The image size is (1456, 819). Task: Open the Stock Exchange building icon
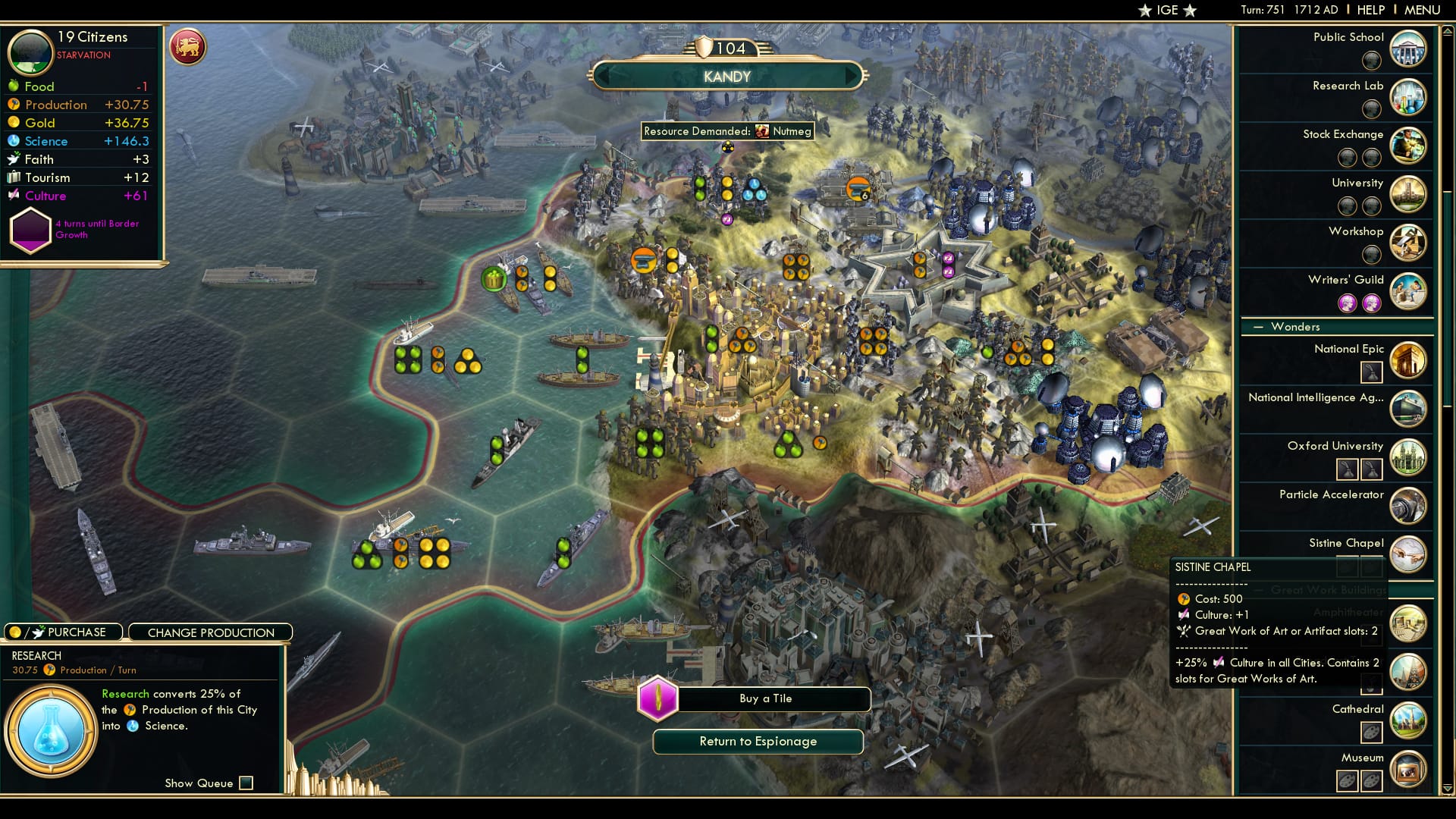pos(1408,146)
